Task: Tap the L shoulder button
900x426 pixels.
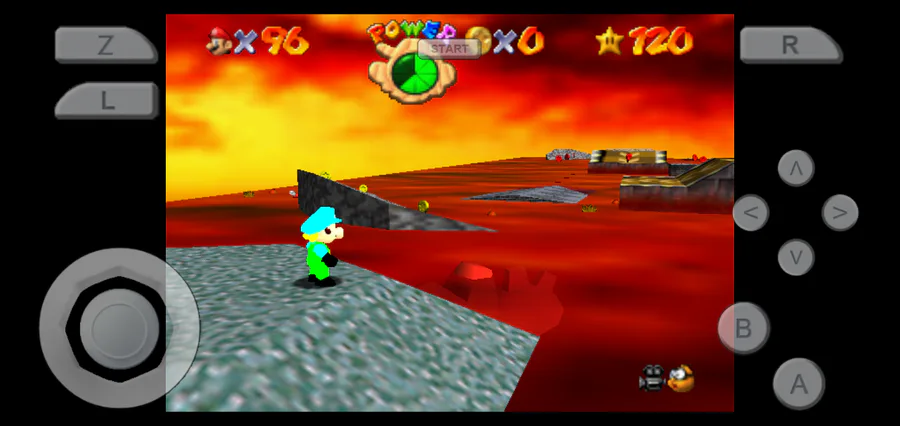Action: [x=105, y=101]
